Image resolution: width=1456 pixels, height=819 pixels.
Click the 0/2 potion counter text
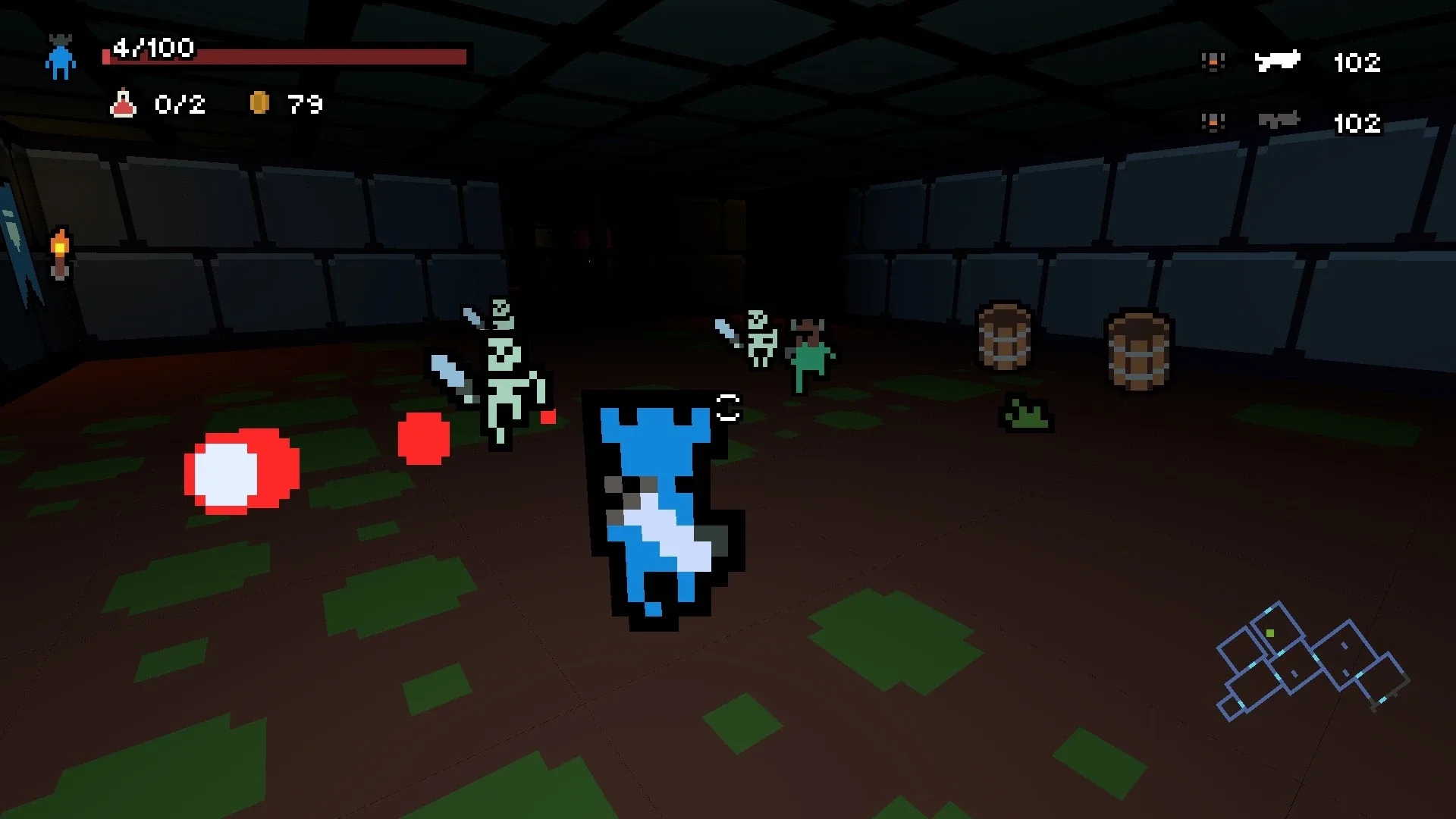coord(180,105)
